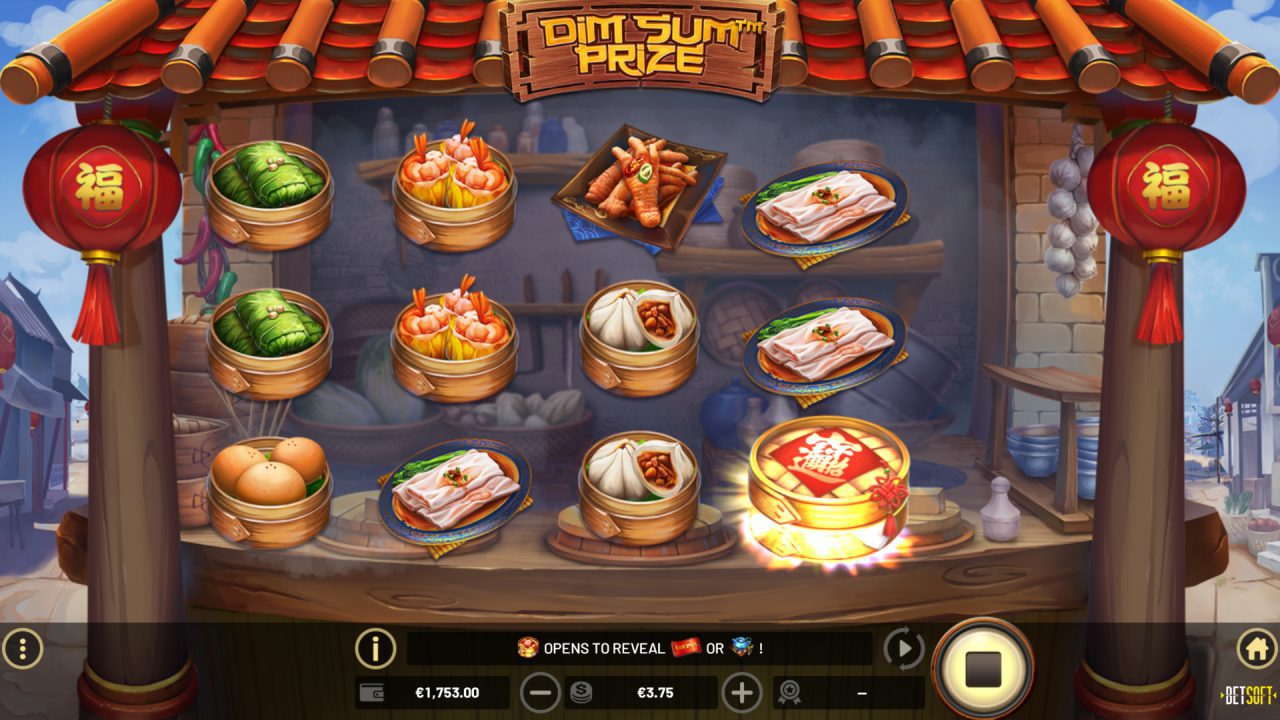Open autoplay via circular arrow icon

pyautogui.click(x=903, y=648)
